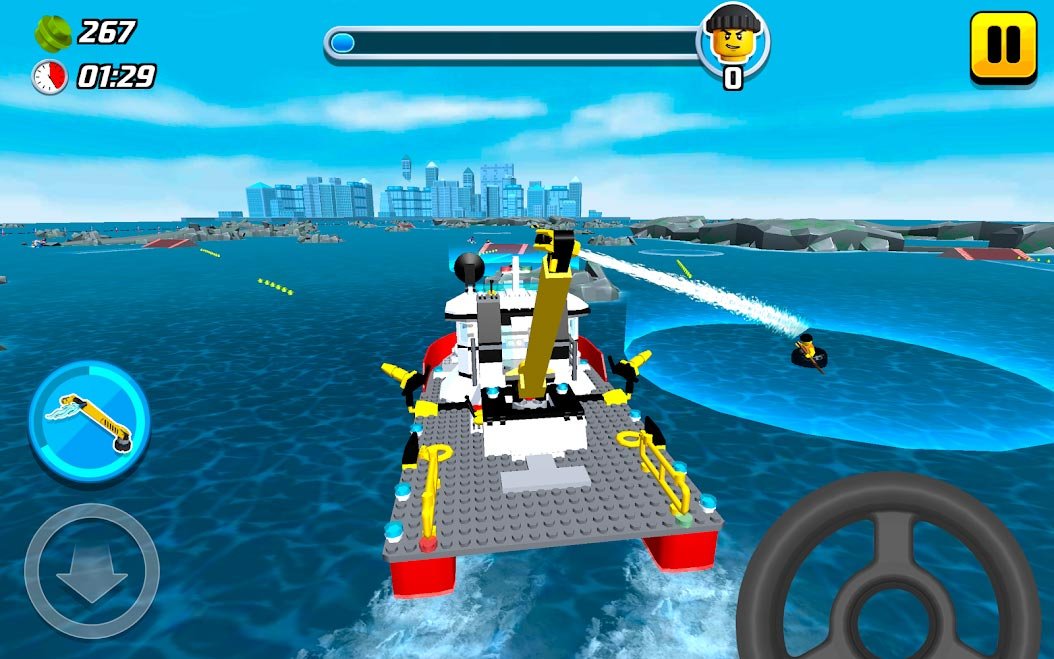
Task: Tap the down-arrow reverse button
Action: pyautogui.click(x=91, y=571)
